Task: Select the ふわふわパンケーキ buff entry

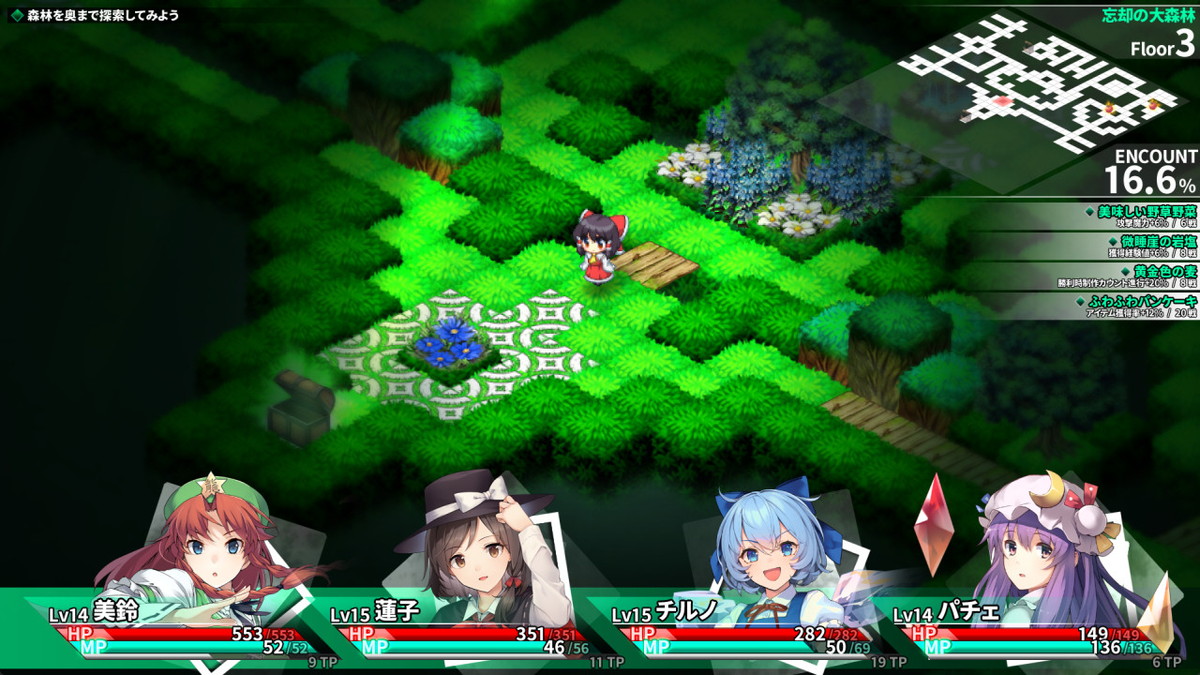Action: click(x=1140, y=305)
